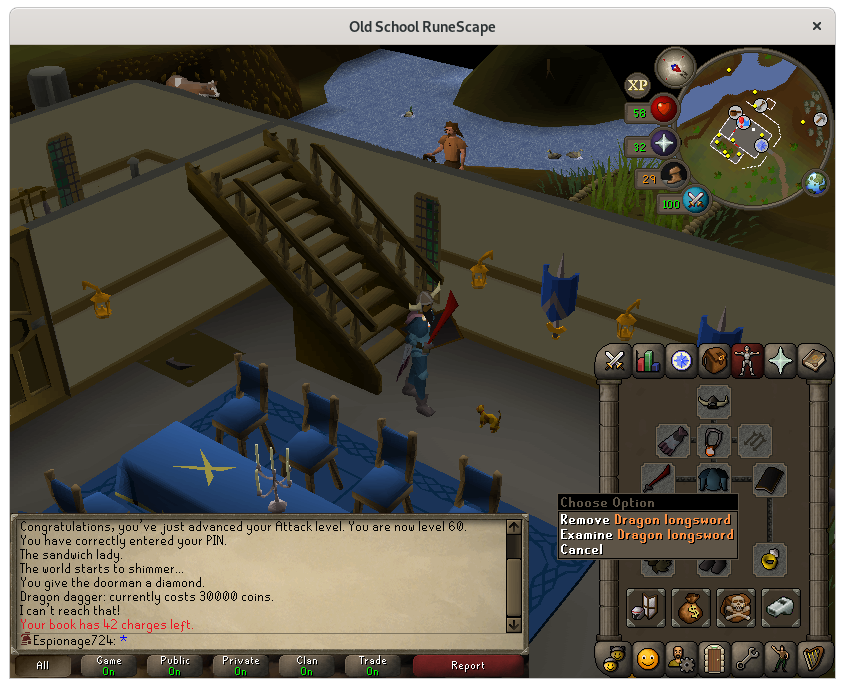845x688 pixels.
Task: Click the amulet equipment slot
Action: [x=713, y=439]
